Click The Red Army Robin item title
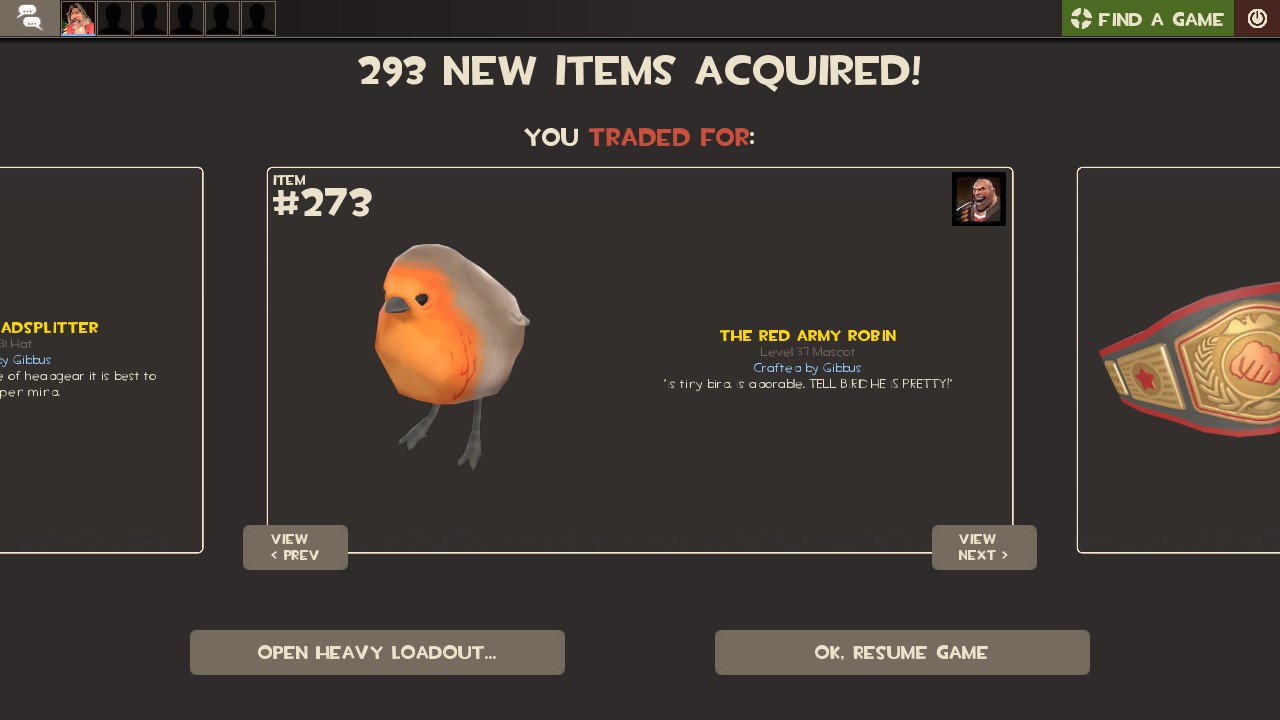This screenshot has width=1280, height=720. (x=808, y=335)
